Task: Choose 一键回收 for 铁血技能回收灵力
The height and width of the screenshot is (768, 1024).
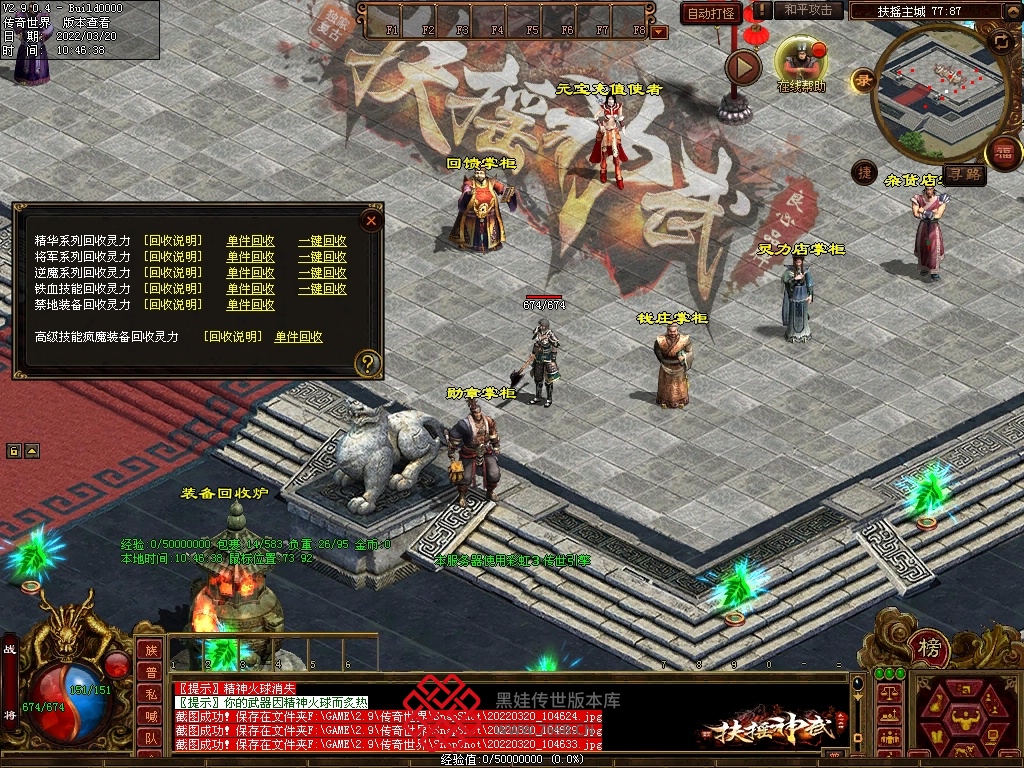Action: coord(322,289)
